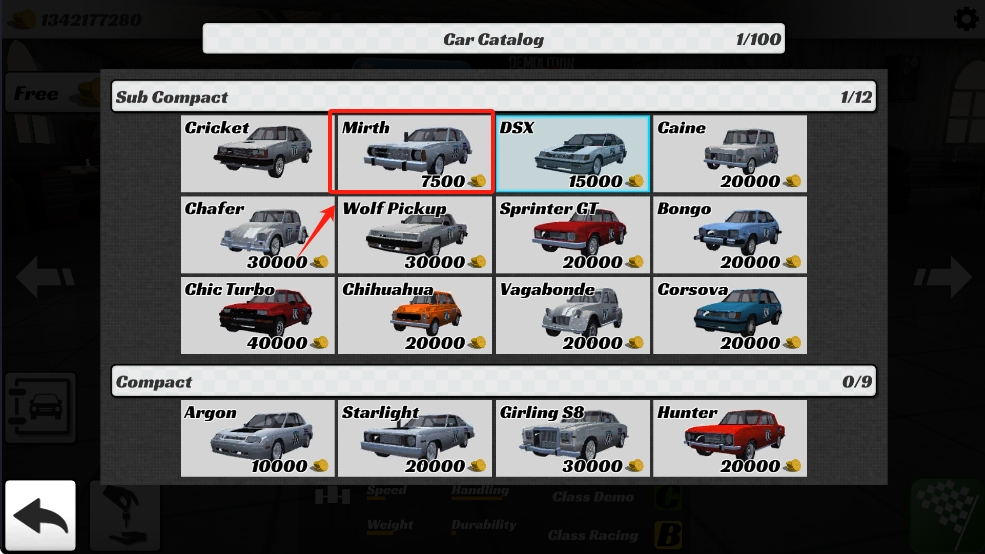Open settings via the gear icon
The image size is (985, 554).
click(x=966, y=19)
